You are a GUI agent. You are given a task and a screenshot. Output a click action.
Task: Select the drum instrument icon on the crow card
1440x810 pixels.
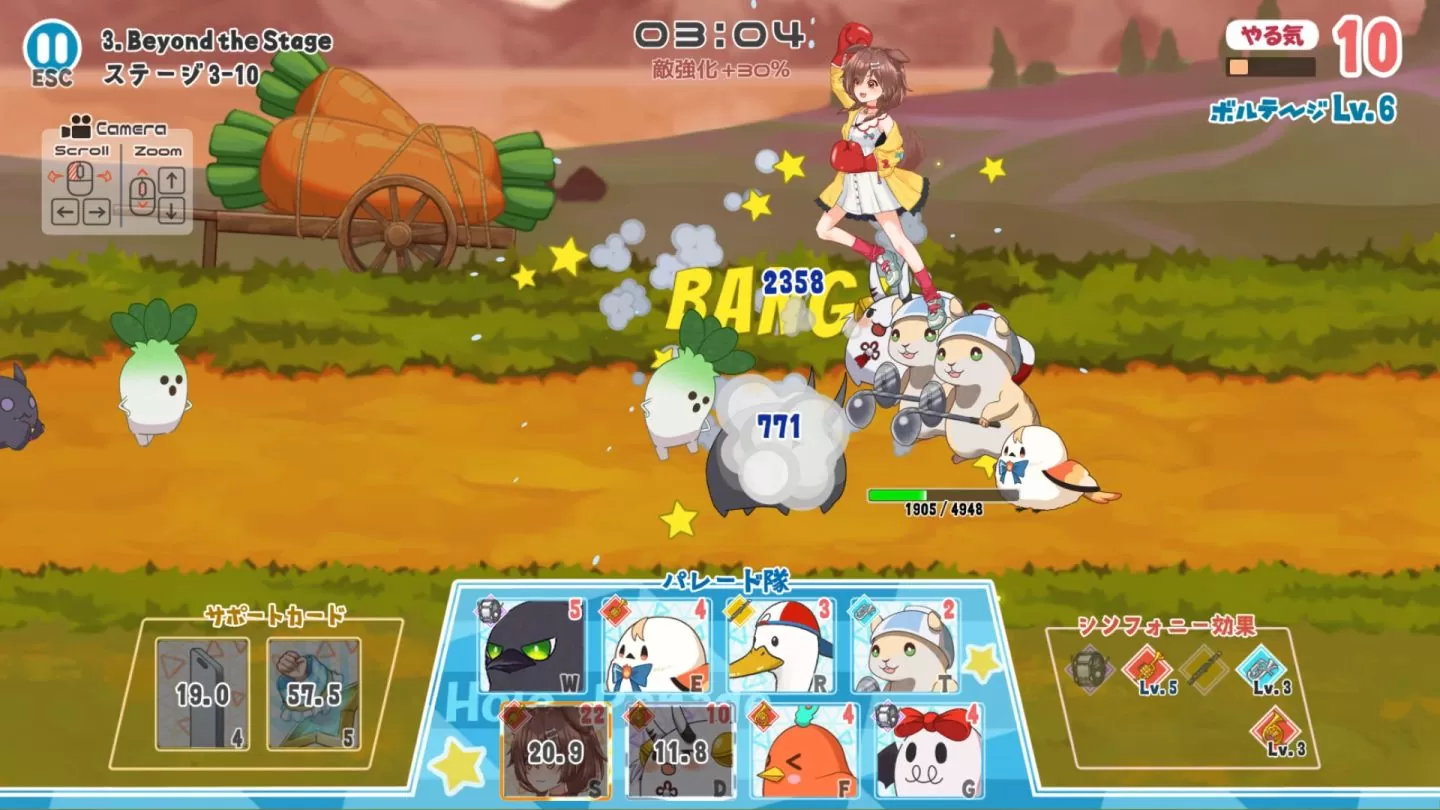point(488,610)
